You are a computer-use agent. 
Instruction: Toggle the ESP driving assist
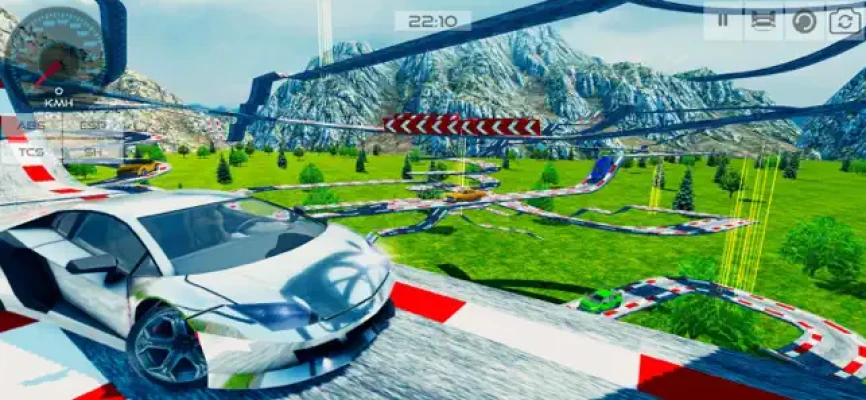pyautogui.click(x=93, y=126)
